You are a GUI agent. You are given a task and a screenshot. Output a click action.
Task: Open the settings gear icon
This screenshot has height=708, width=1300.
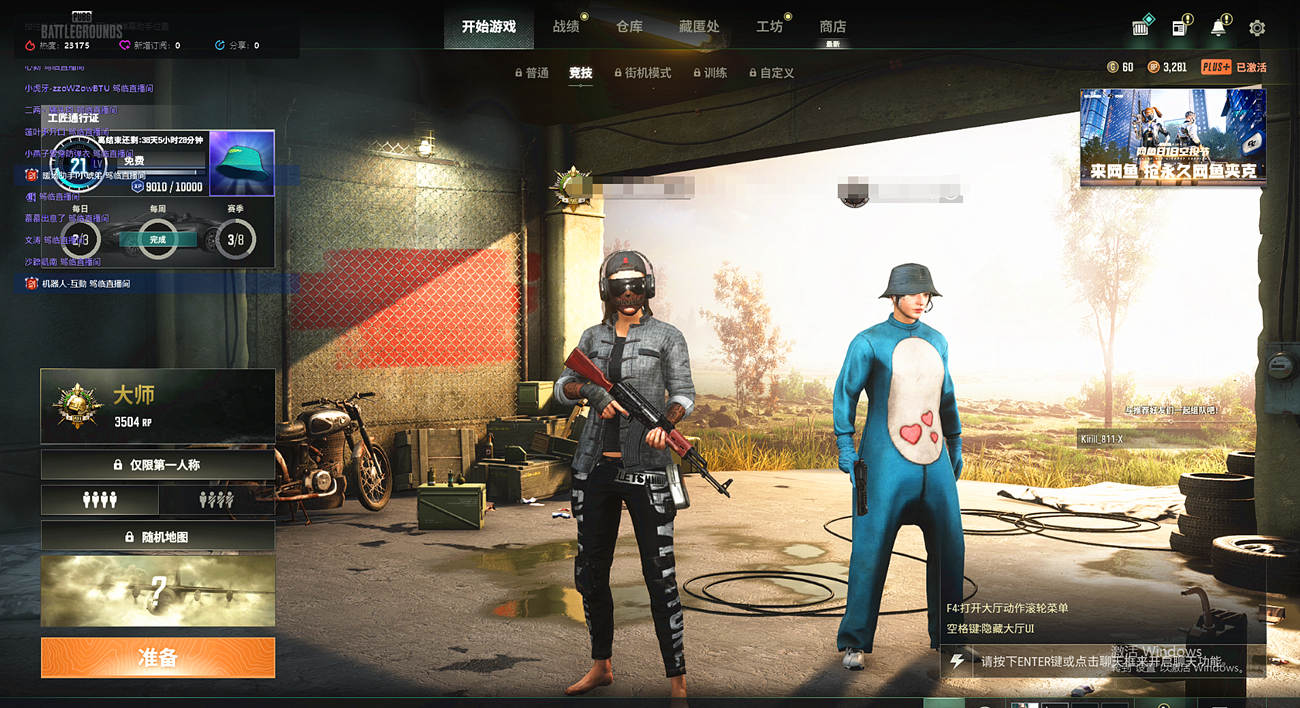click(1257, 28)
